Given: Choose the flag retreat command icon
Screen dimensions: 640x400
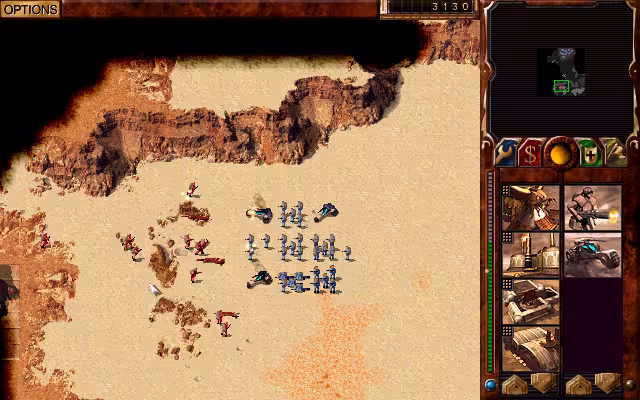Looking at the screenshot, I should click(616, 153).
